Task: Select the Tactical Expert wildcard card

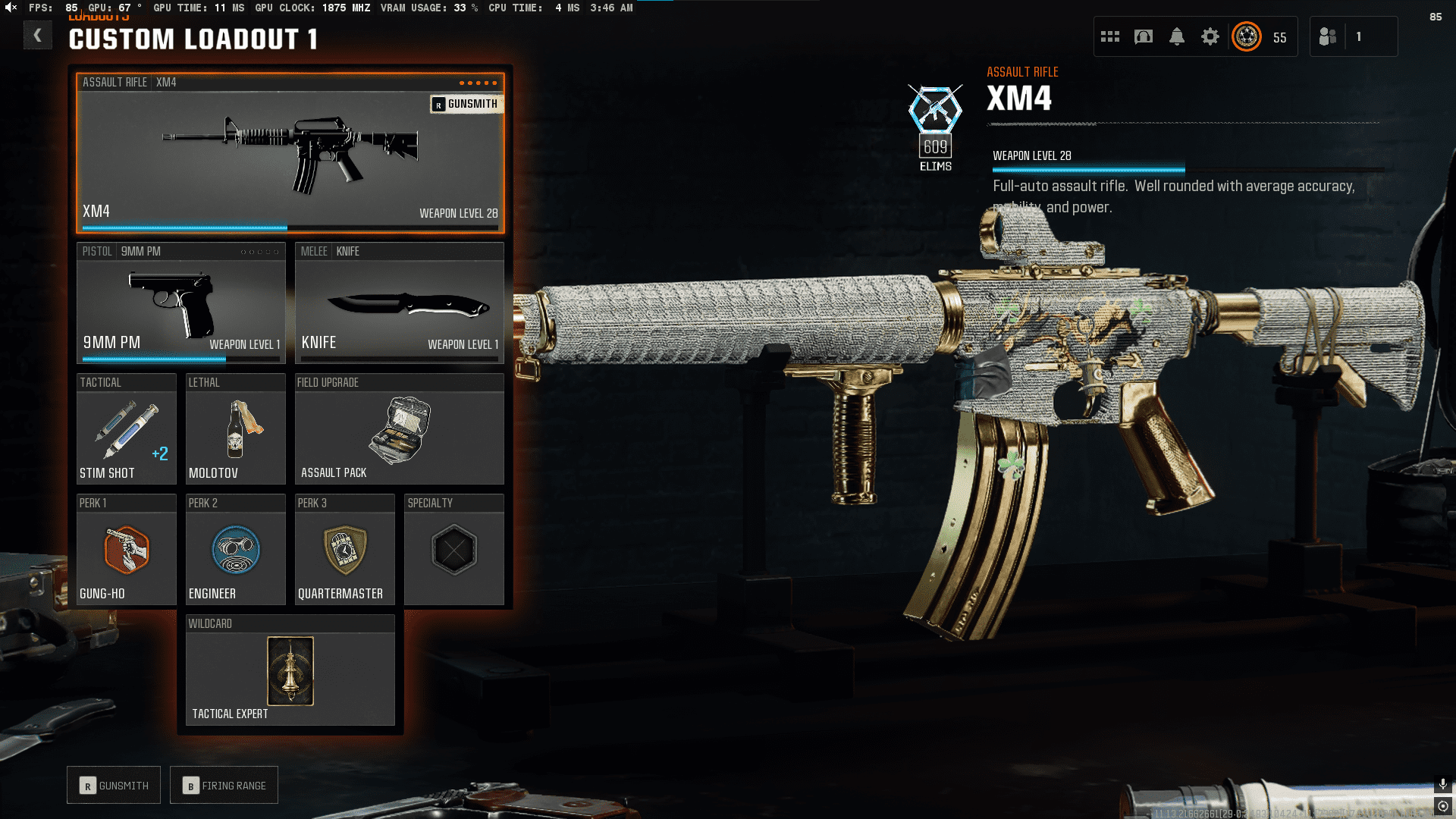Action: tap(290, 671)
